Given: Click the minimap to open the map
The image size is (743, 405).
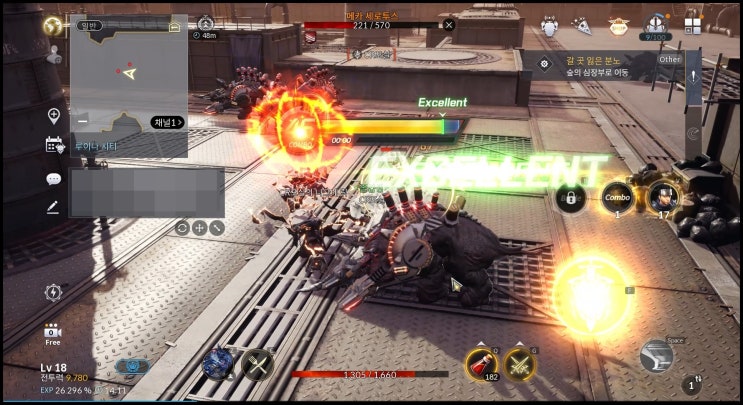Looking at the screenshot, I should coord(128,75).
